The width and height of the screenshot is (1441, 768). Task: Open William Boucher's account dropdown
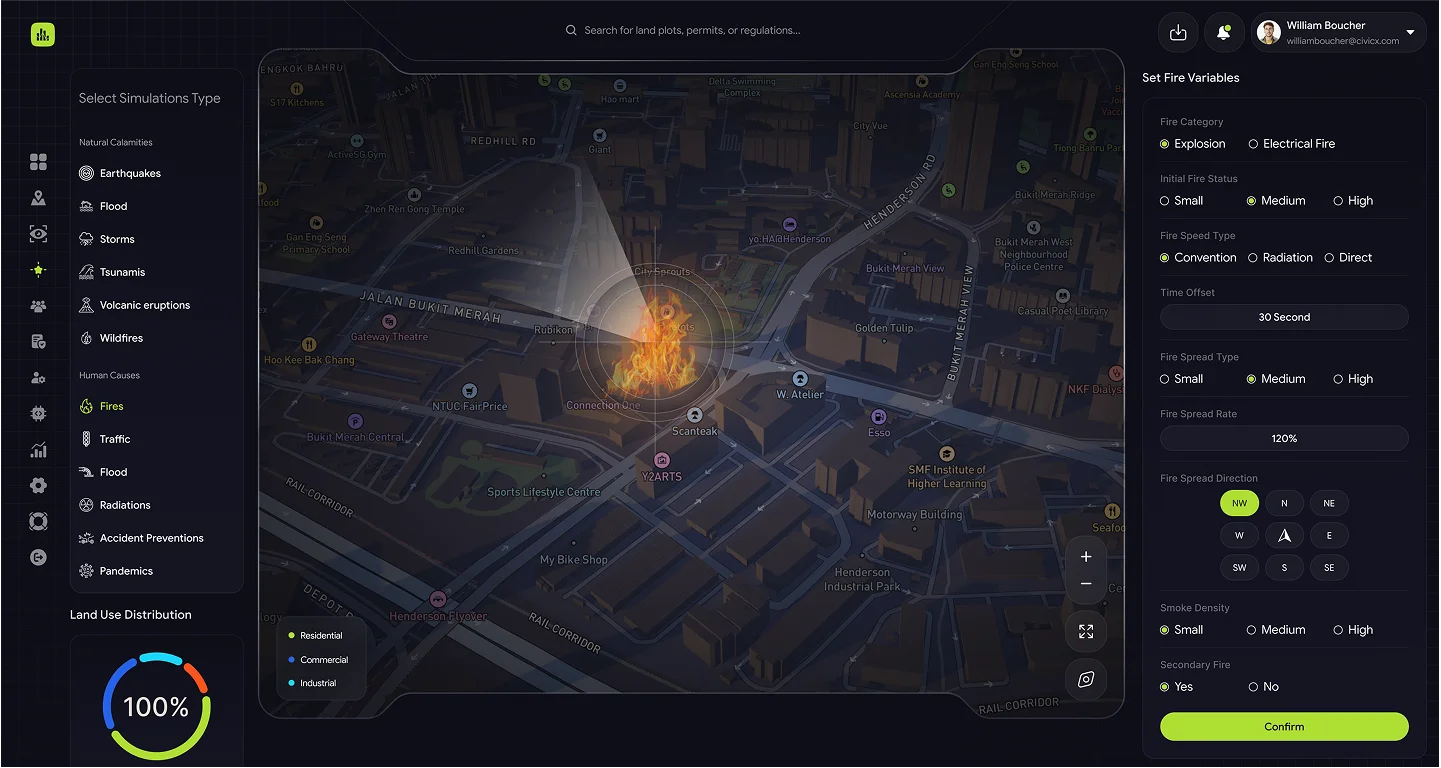[1410, 33]
